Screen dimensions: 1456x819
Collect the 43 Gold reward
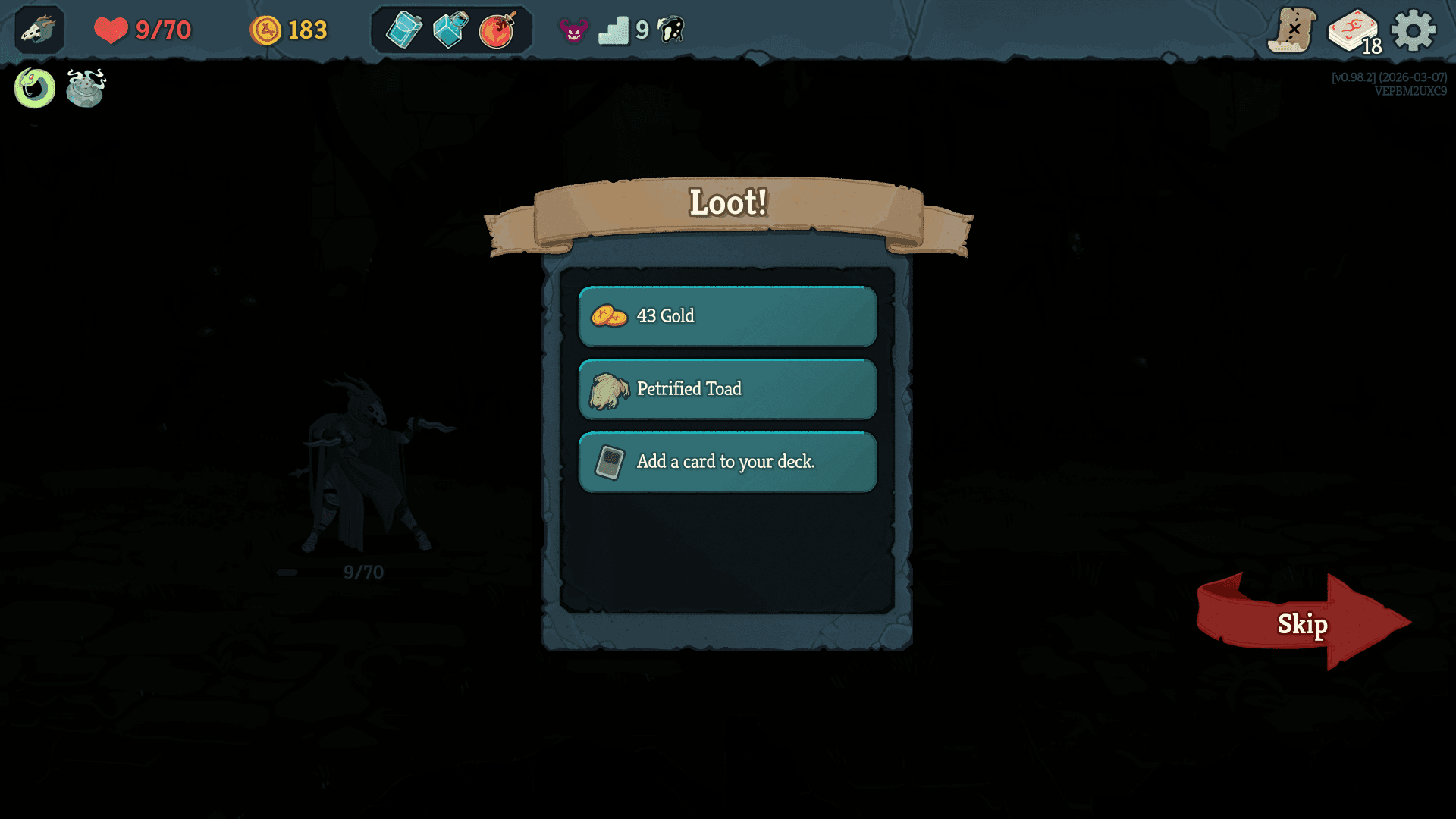(726, 316)
